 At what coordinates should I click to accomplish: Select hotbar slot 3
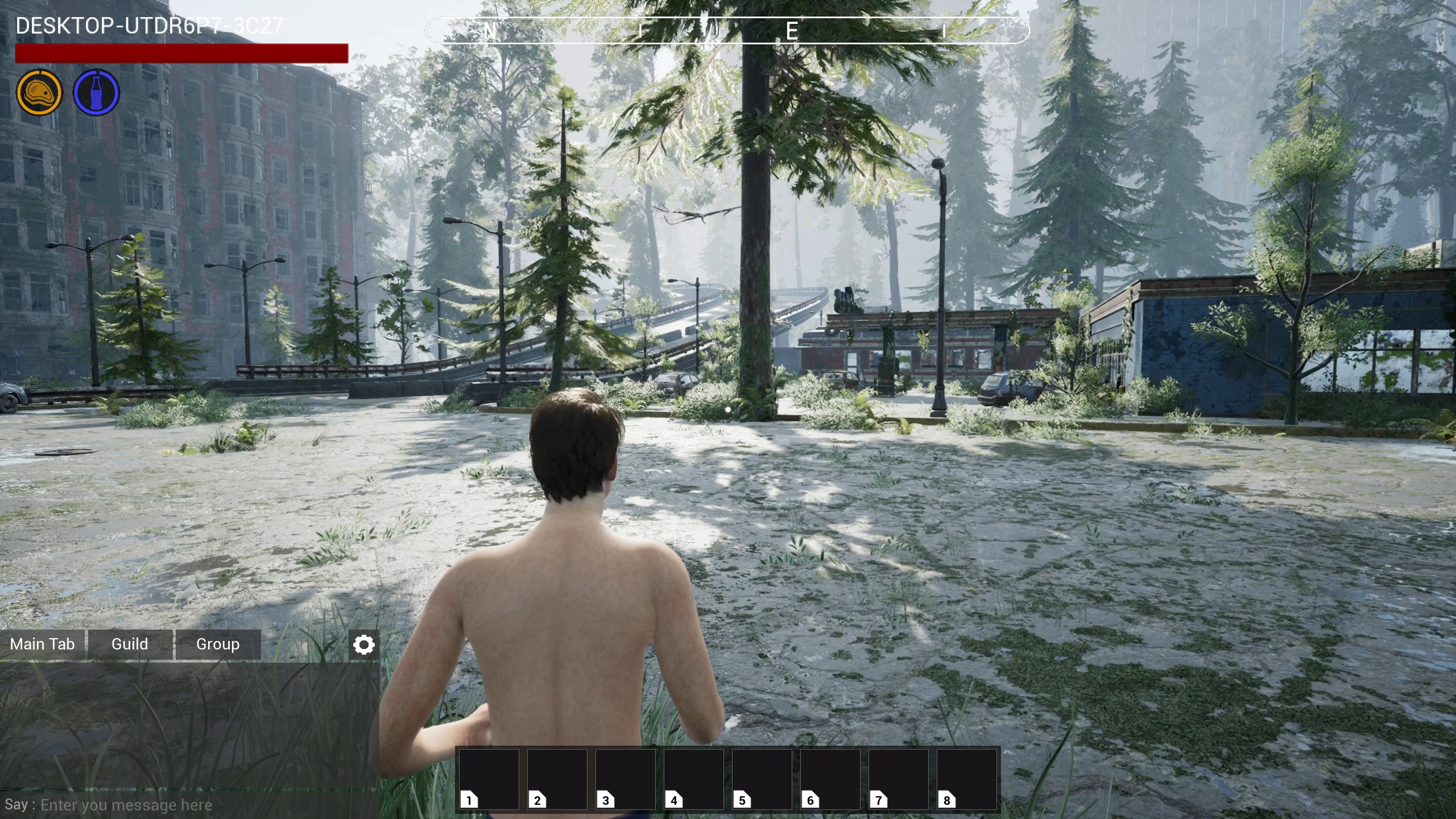tap(625, 778)
